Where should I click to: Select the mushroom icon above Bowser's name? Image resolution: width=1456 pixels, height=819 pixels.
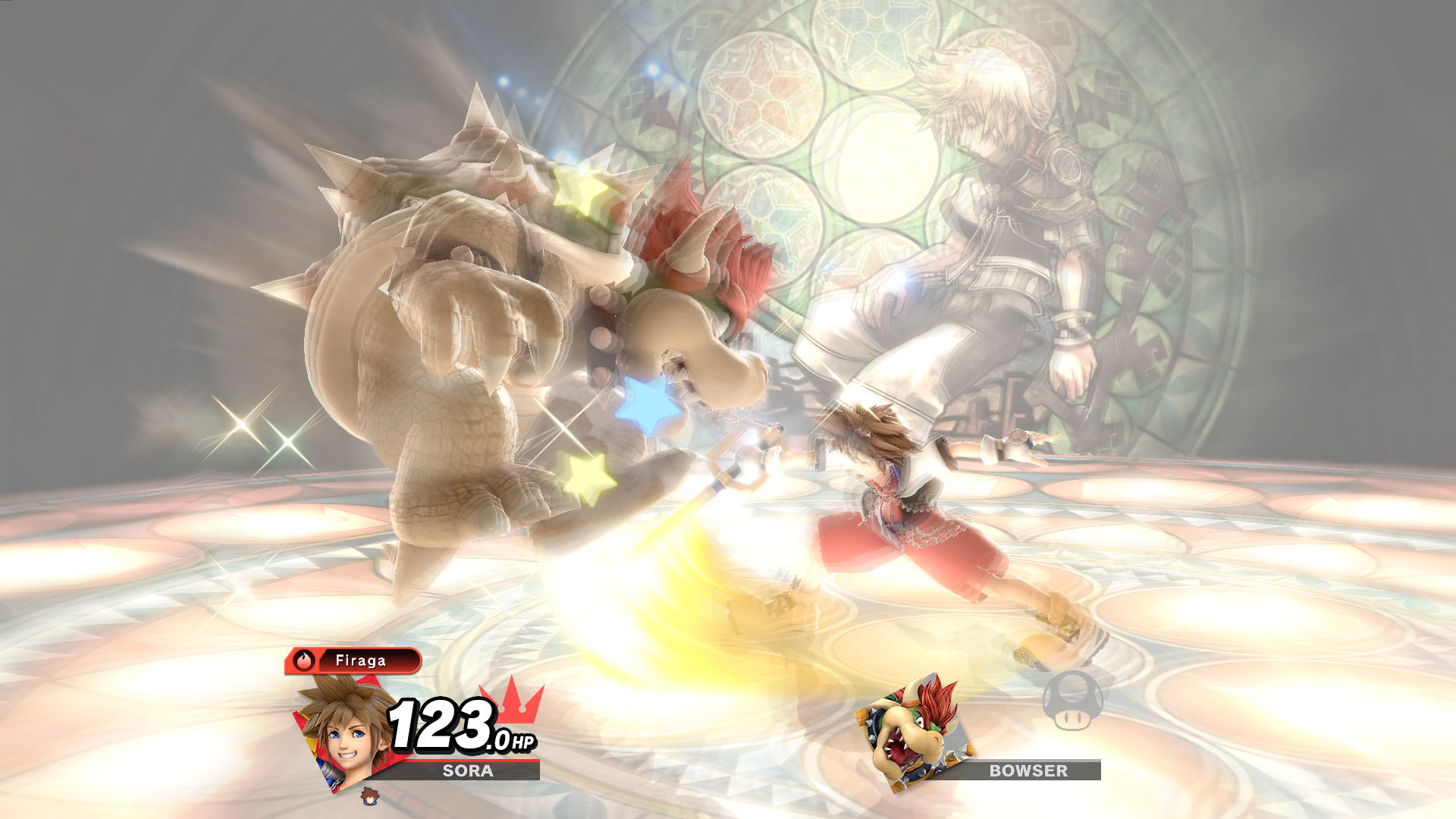(1072, 701)
